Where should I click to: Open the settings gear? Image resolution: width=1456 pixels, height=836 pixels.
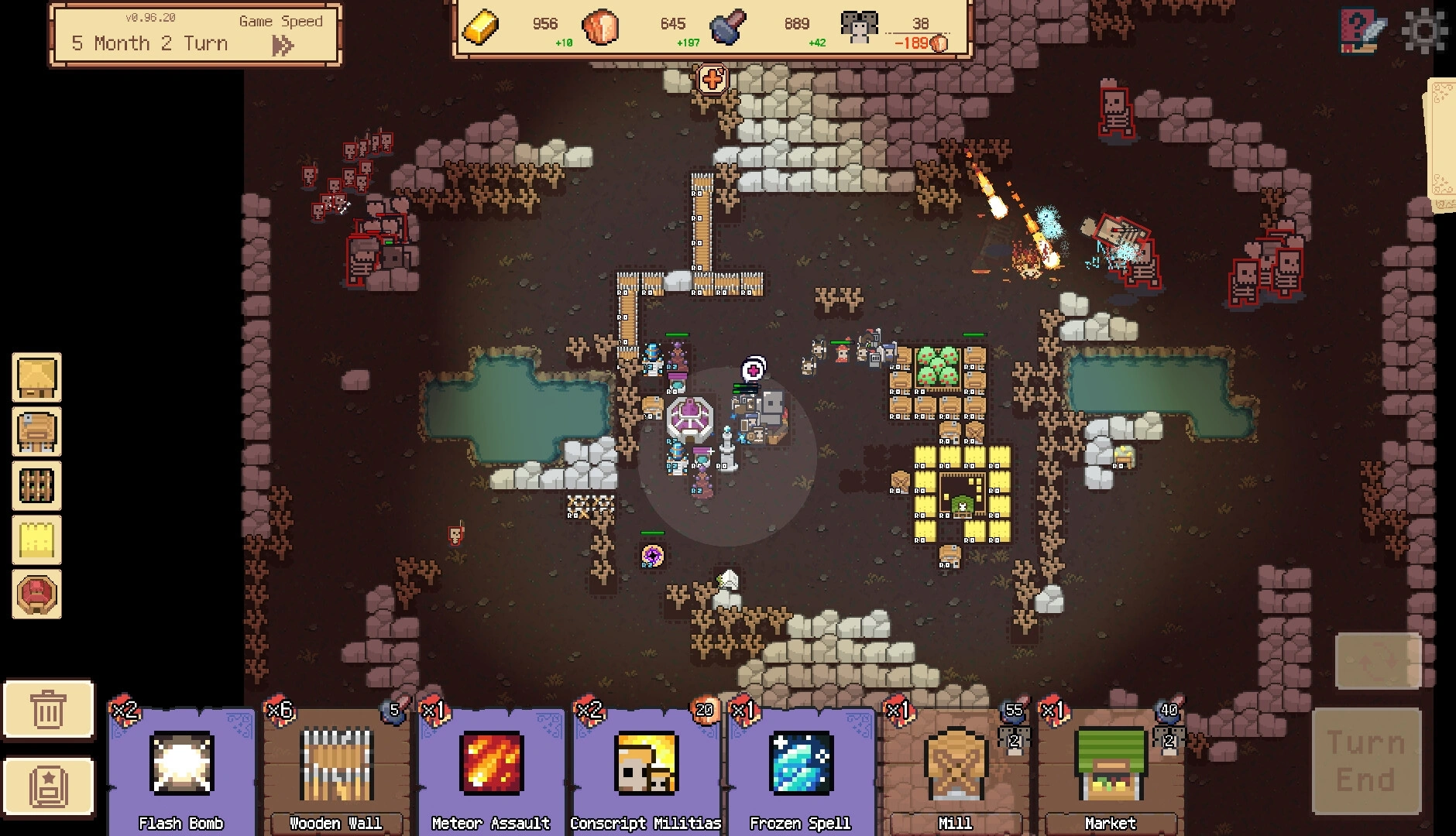pyautogui.click(x=1425, y=31)
